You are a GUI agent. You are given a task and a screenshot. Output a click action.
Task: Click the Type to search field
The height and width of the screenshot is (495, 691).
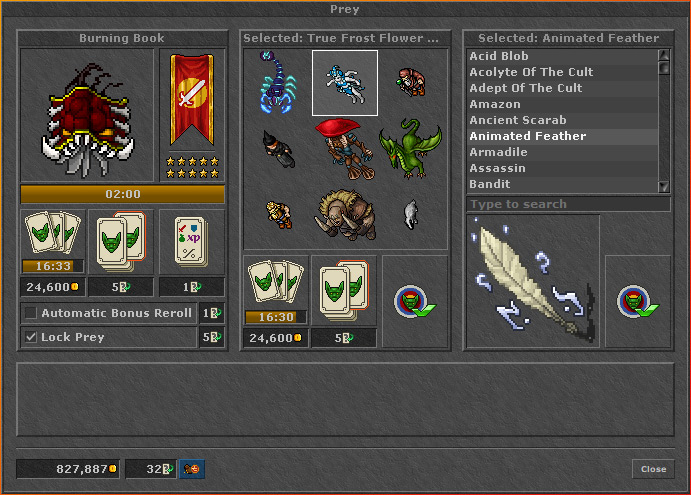point(567,204)
